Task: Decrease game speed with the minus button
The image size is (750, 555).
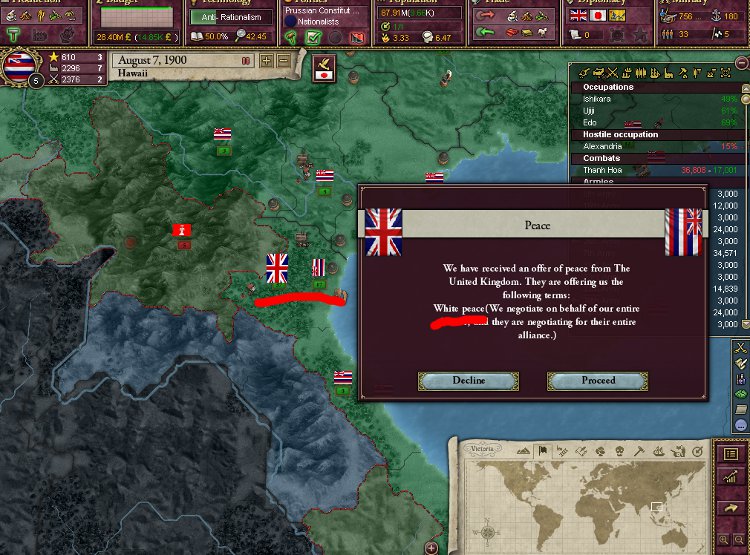Action: click(283, 60)
